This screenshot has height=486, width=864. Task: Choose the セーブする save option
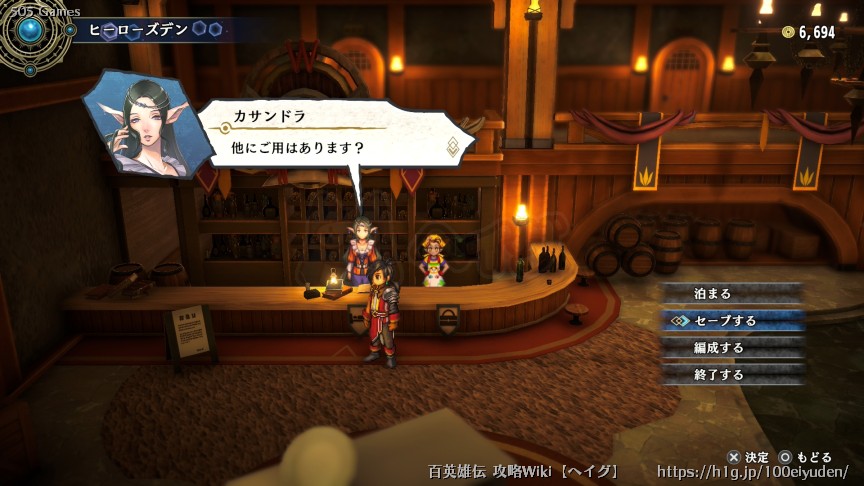pyautogui.click(x=732, y=320)
